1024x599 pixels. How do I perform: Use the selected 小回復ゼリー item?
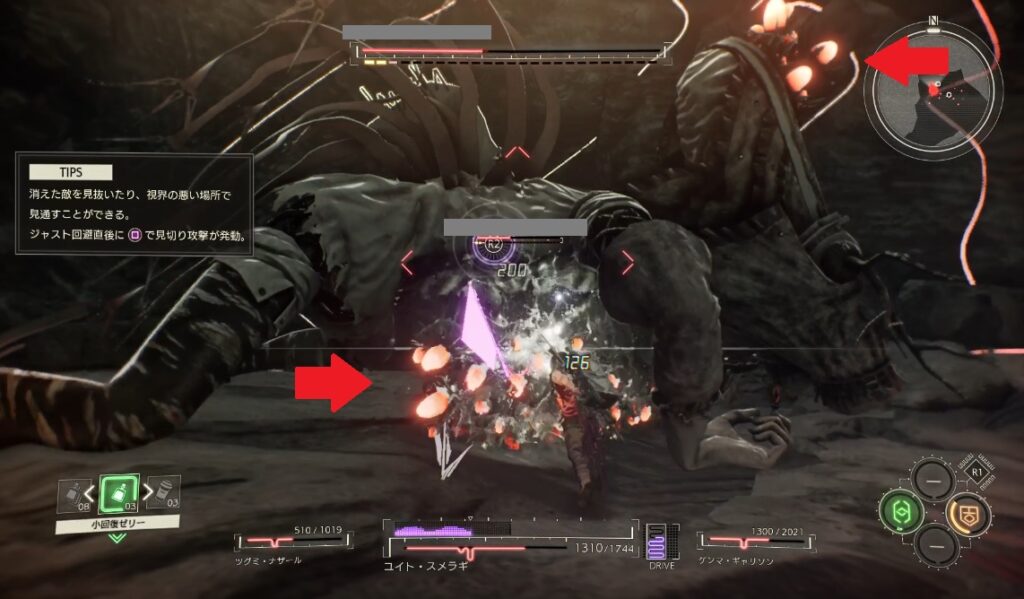117,493
